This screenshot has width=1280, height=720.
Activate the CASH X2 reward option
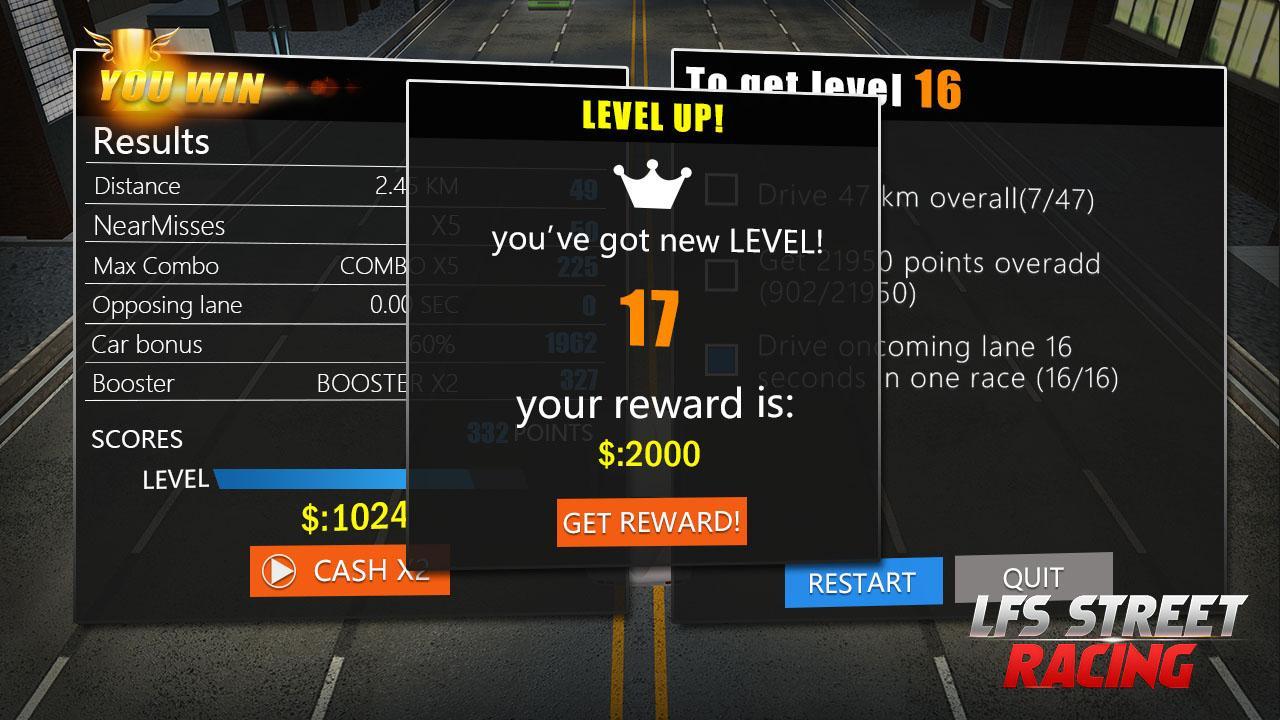point(350,572)
